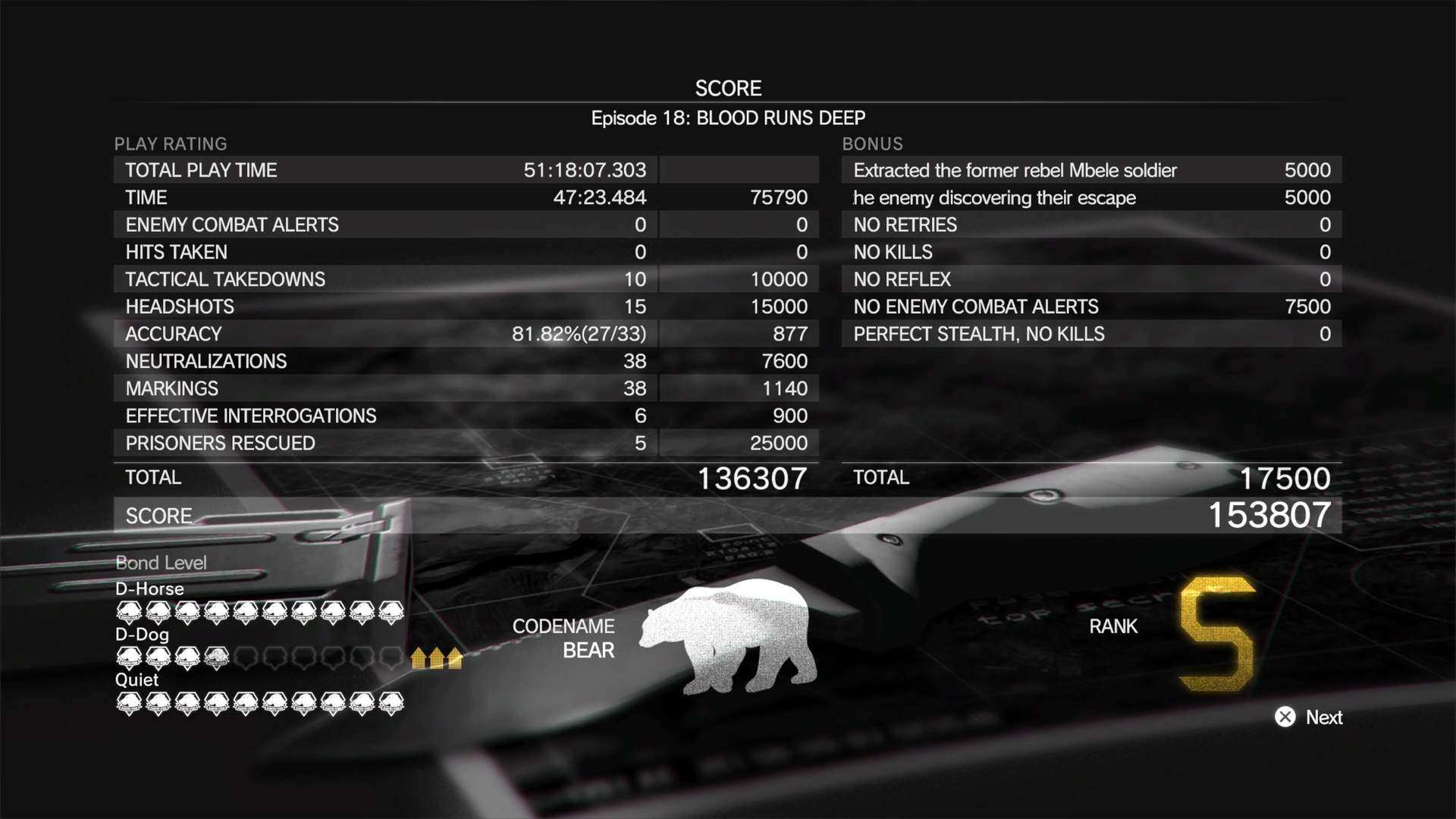This screenshot has width=1456, height=819.
Task: Click the SCORE header at the top
Action: [728, 88]
